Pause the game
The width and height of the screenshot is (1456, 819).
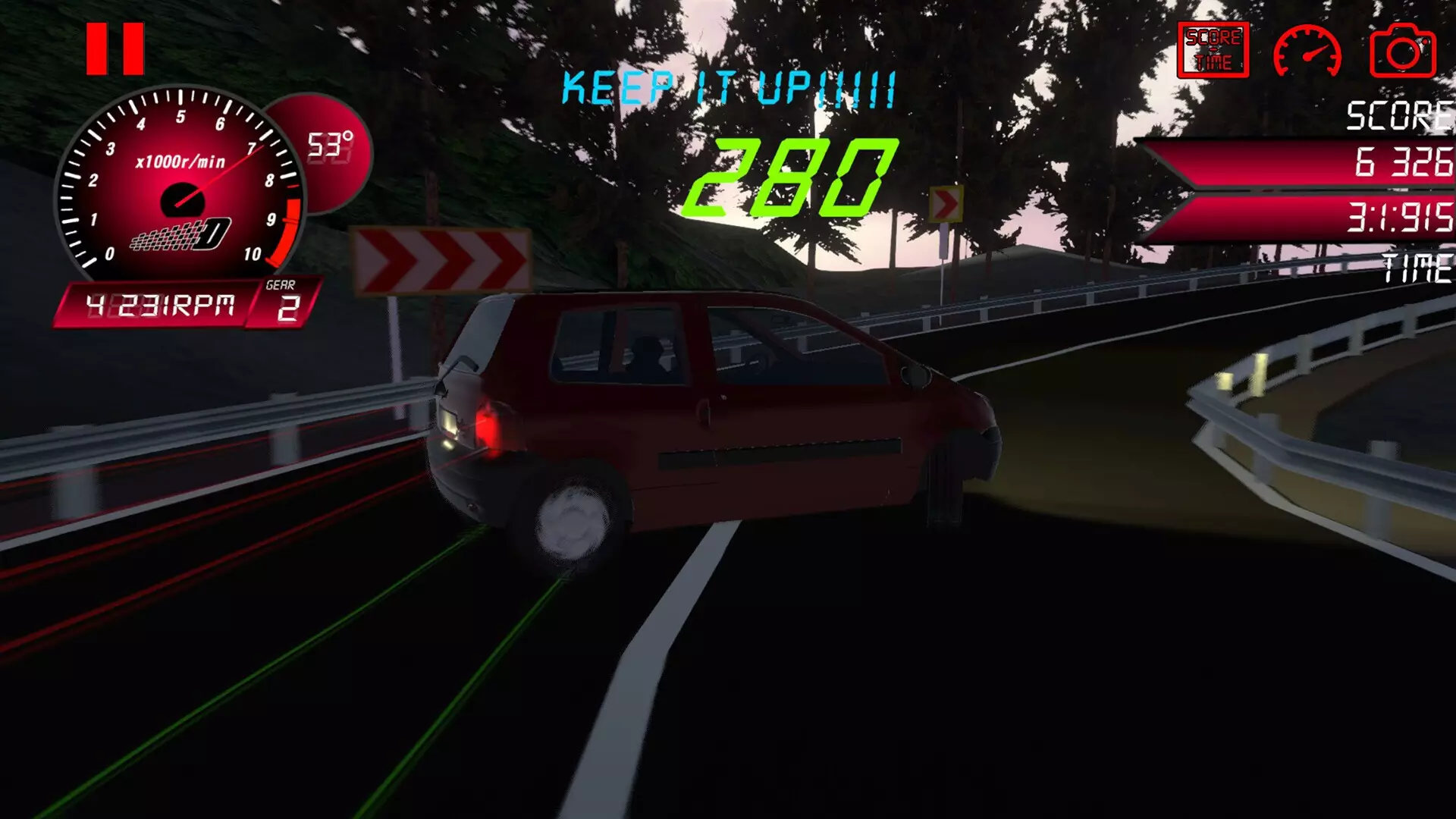click(115, 47)
